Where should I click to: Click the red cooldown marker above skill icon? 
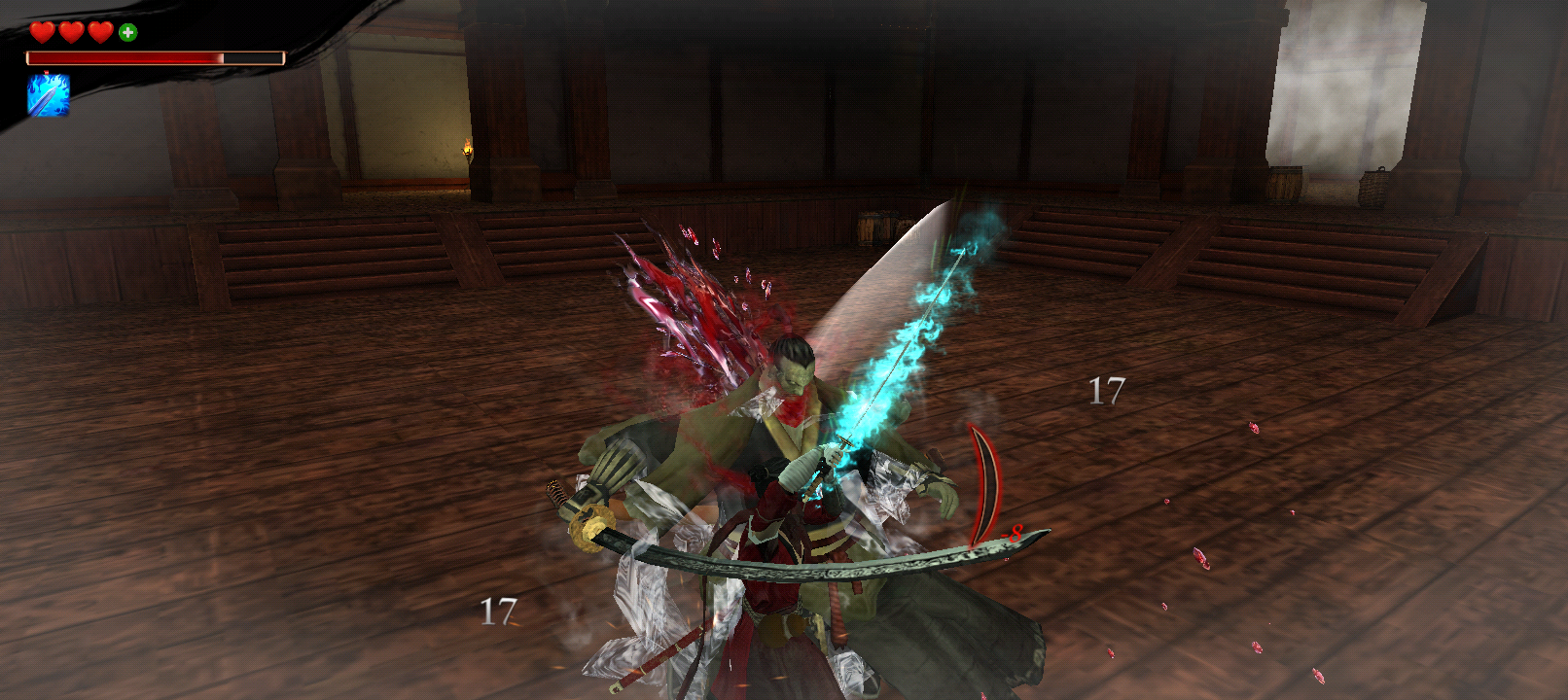coord(47,72)
